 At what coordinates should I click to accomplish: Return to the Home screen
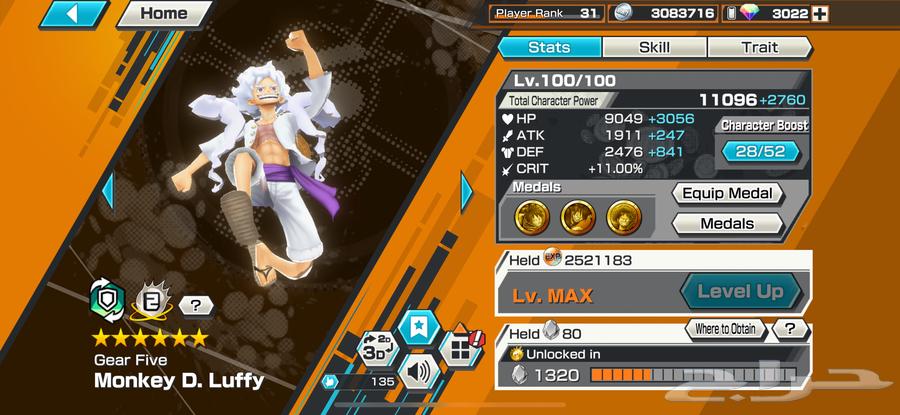pos(163,14)
